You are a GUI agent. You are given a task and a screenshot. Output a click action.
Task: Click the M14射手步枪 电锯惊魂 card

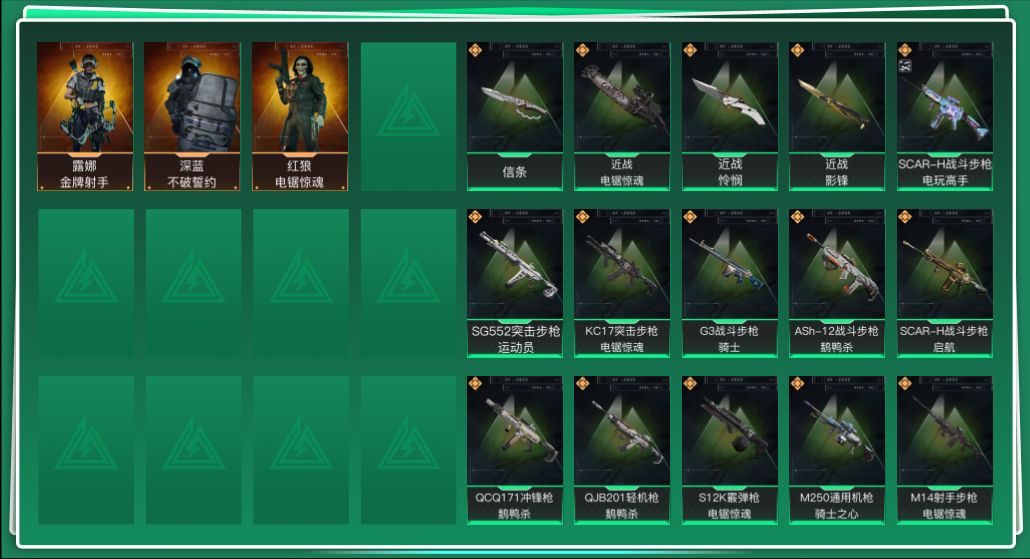(944, 450)
